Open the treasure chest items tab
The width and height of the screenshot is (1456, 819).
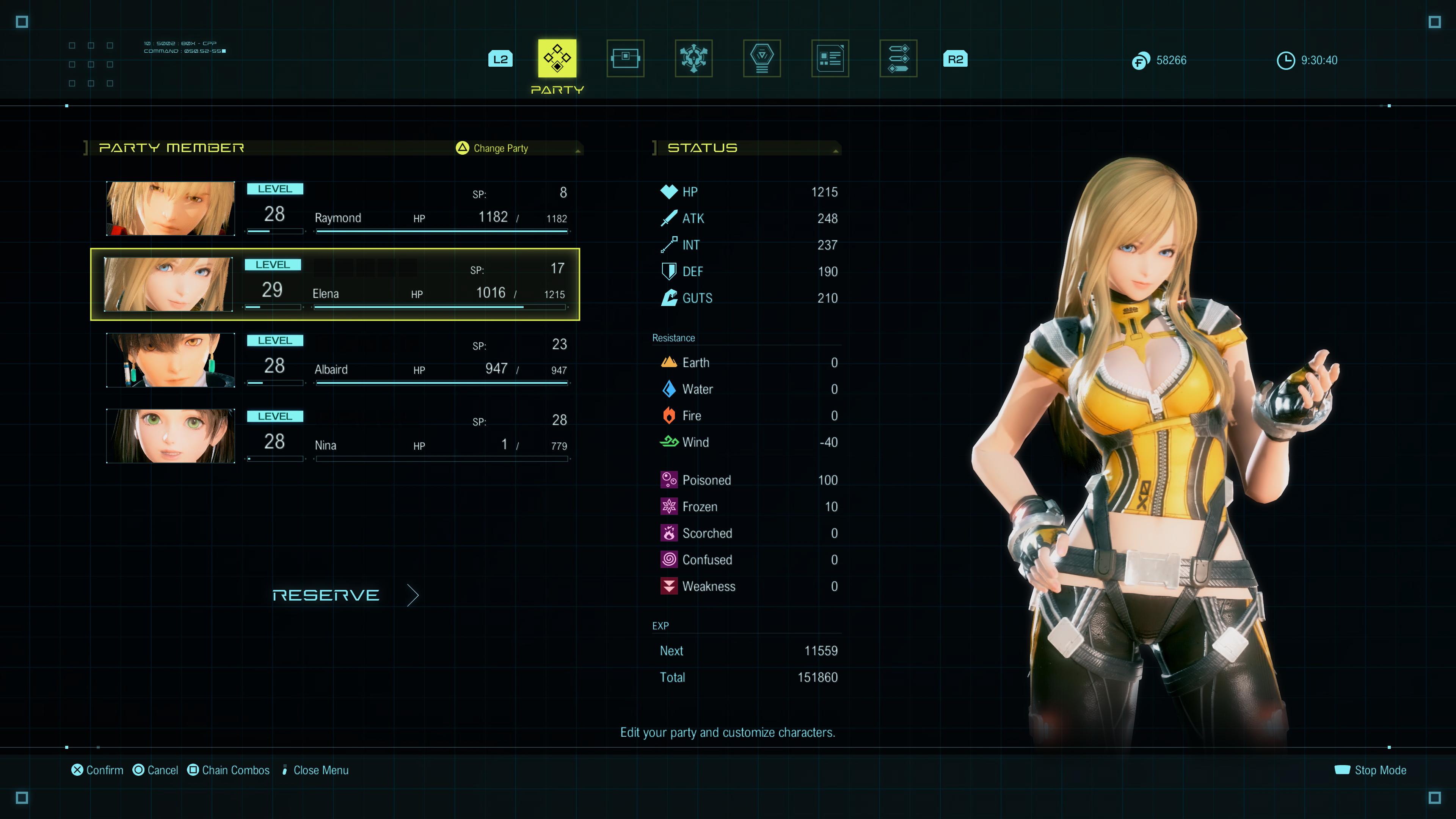(625, 58)
